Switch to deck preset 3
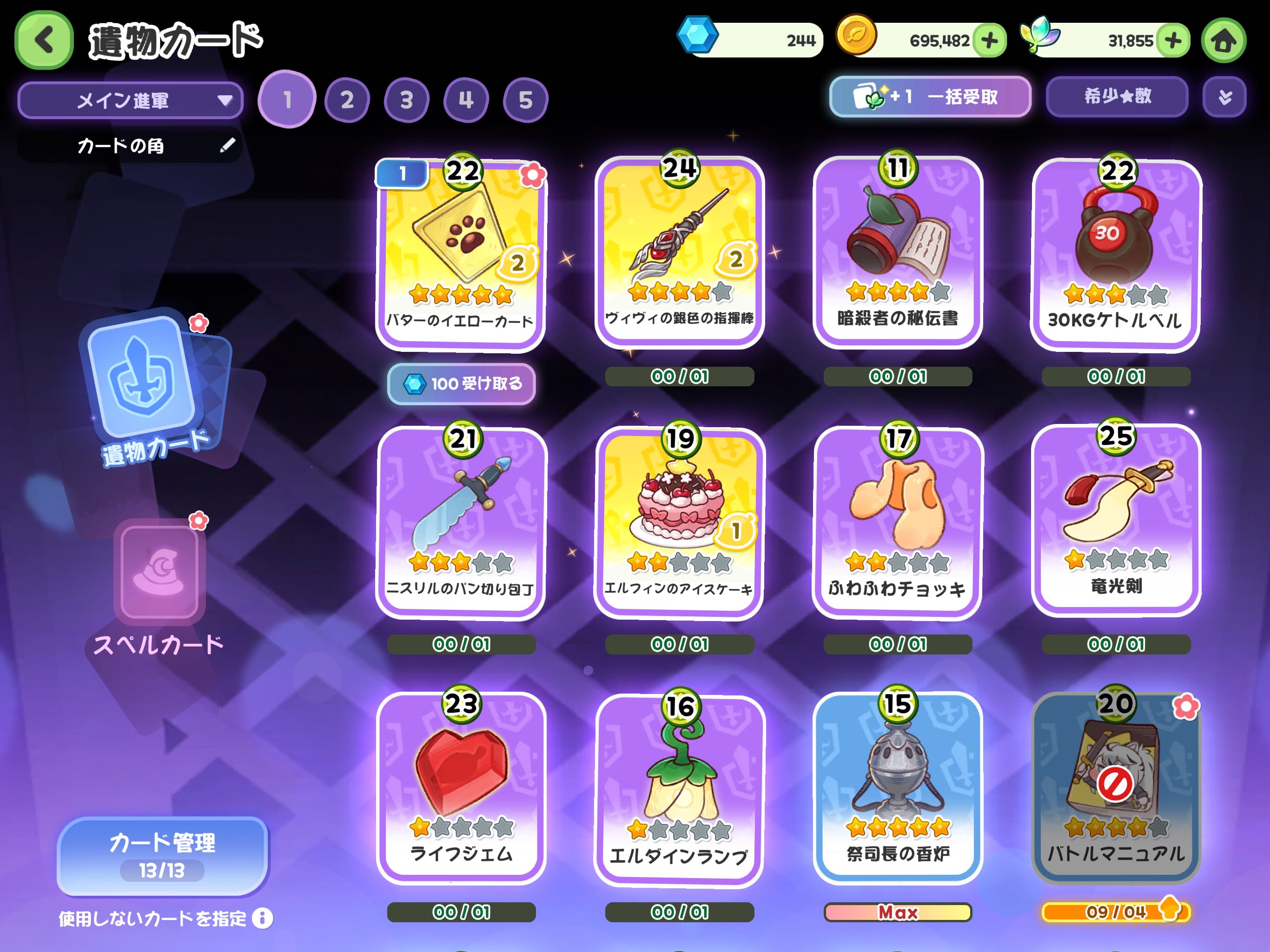 pyautogui.click(x=406, y=100)
